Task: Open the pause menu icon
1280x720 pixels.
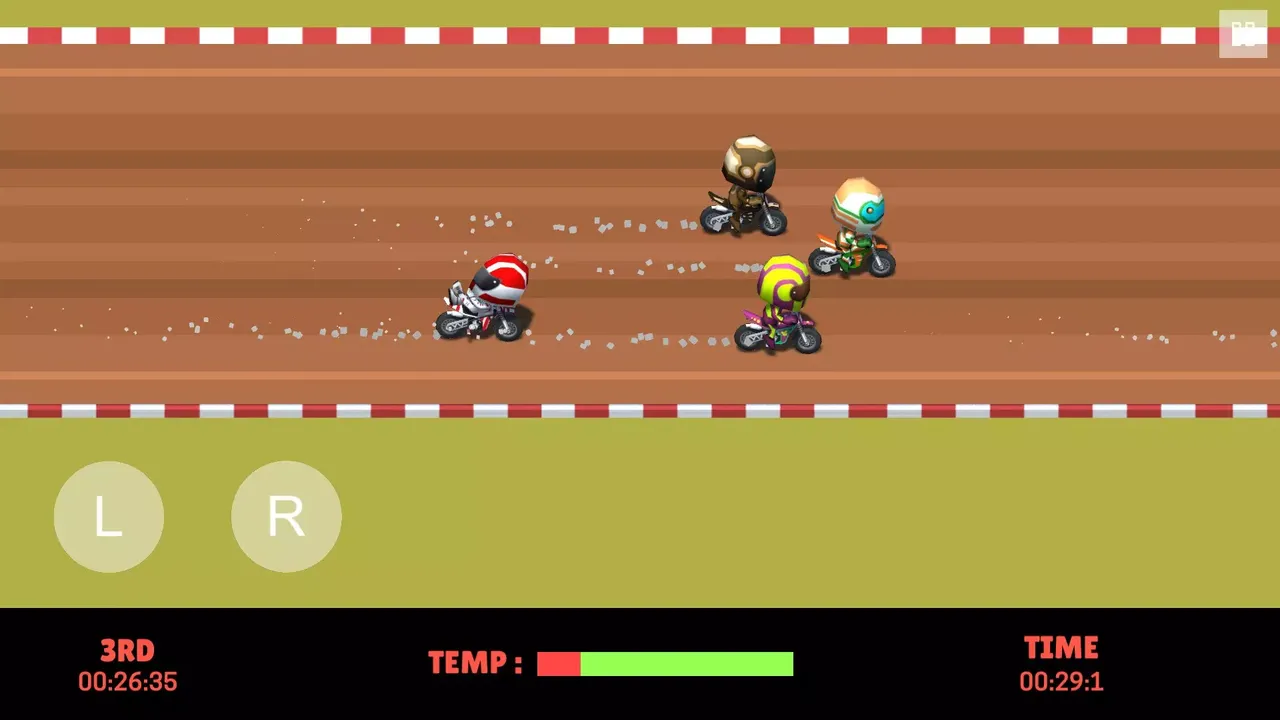Action: [x=1243, y=32]
